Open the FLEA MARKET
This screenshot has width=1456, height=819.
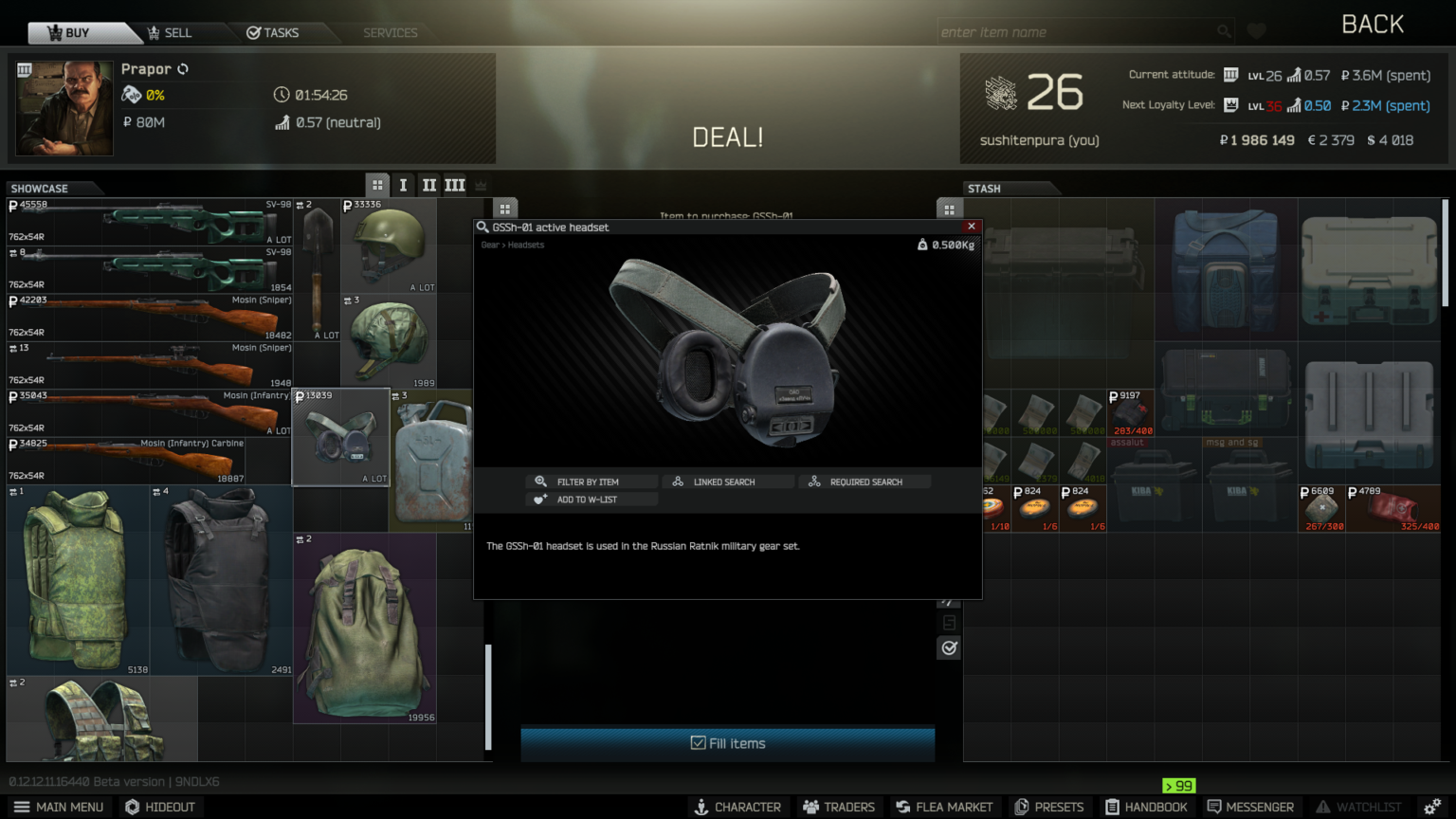(943, 807)
